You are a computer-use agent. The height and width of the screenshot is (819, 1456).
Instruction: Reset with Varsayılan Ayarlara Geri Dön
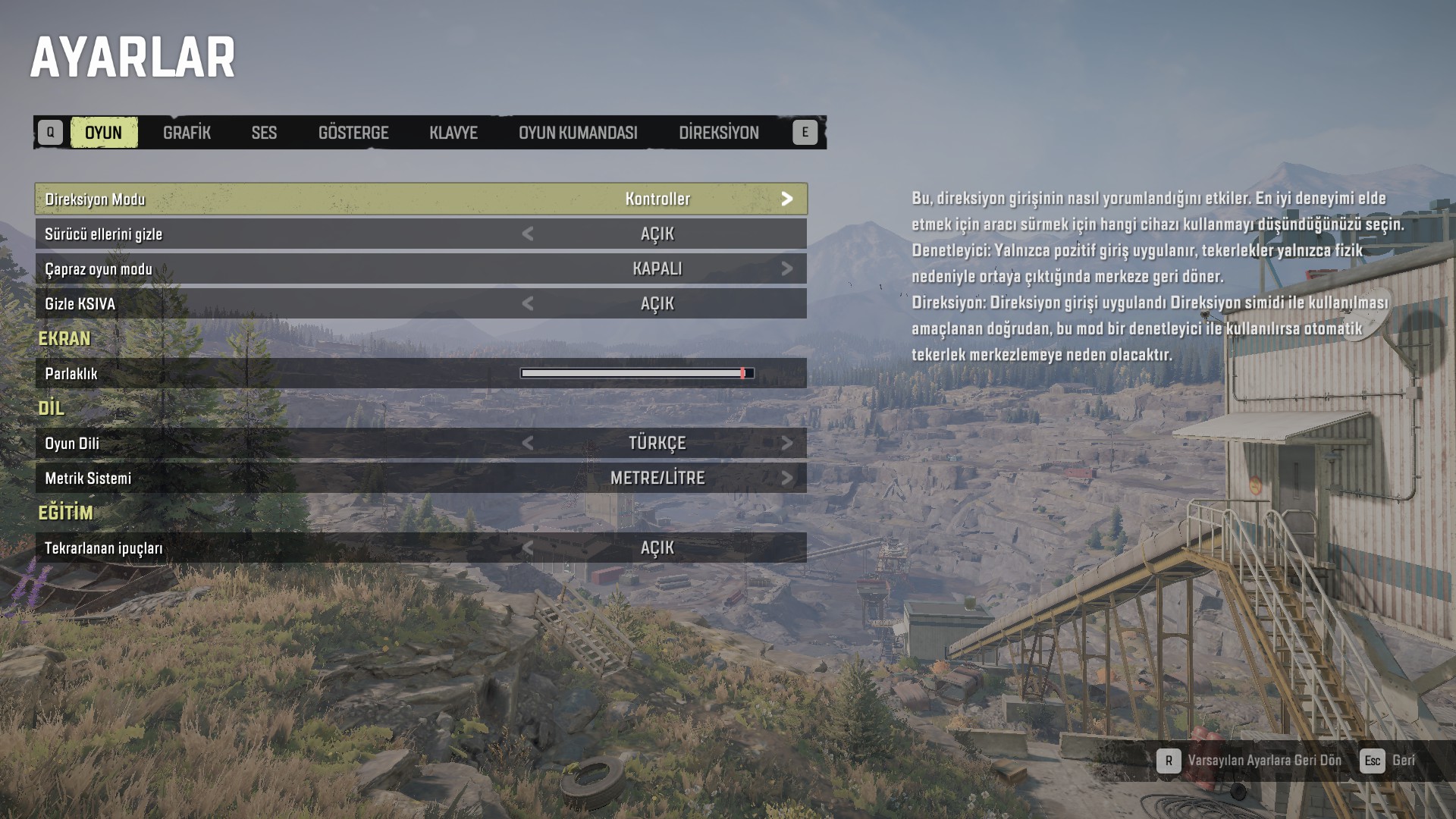1250,761
